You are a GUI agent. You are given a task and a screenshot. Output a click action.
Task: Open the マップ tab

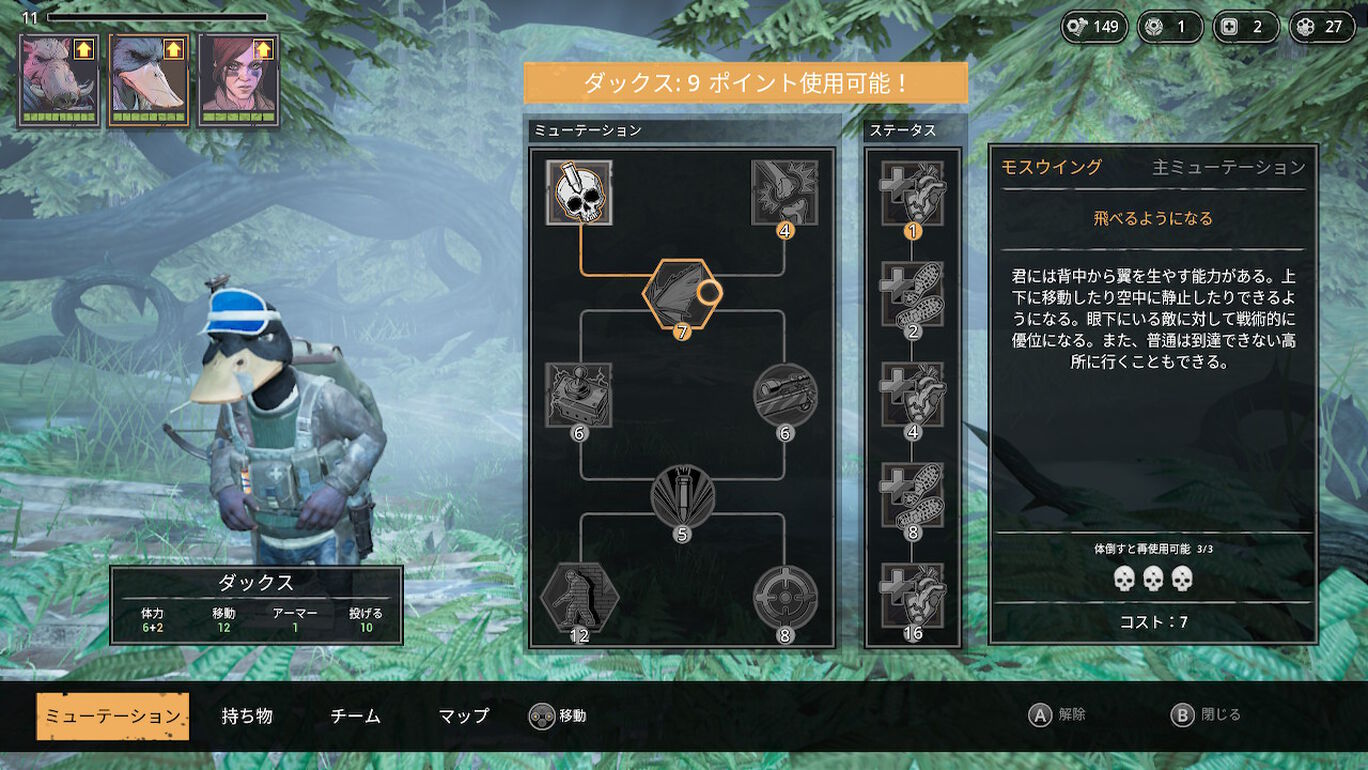coord(464,716)
